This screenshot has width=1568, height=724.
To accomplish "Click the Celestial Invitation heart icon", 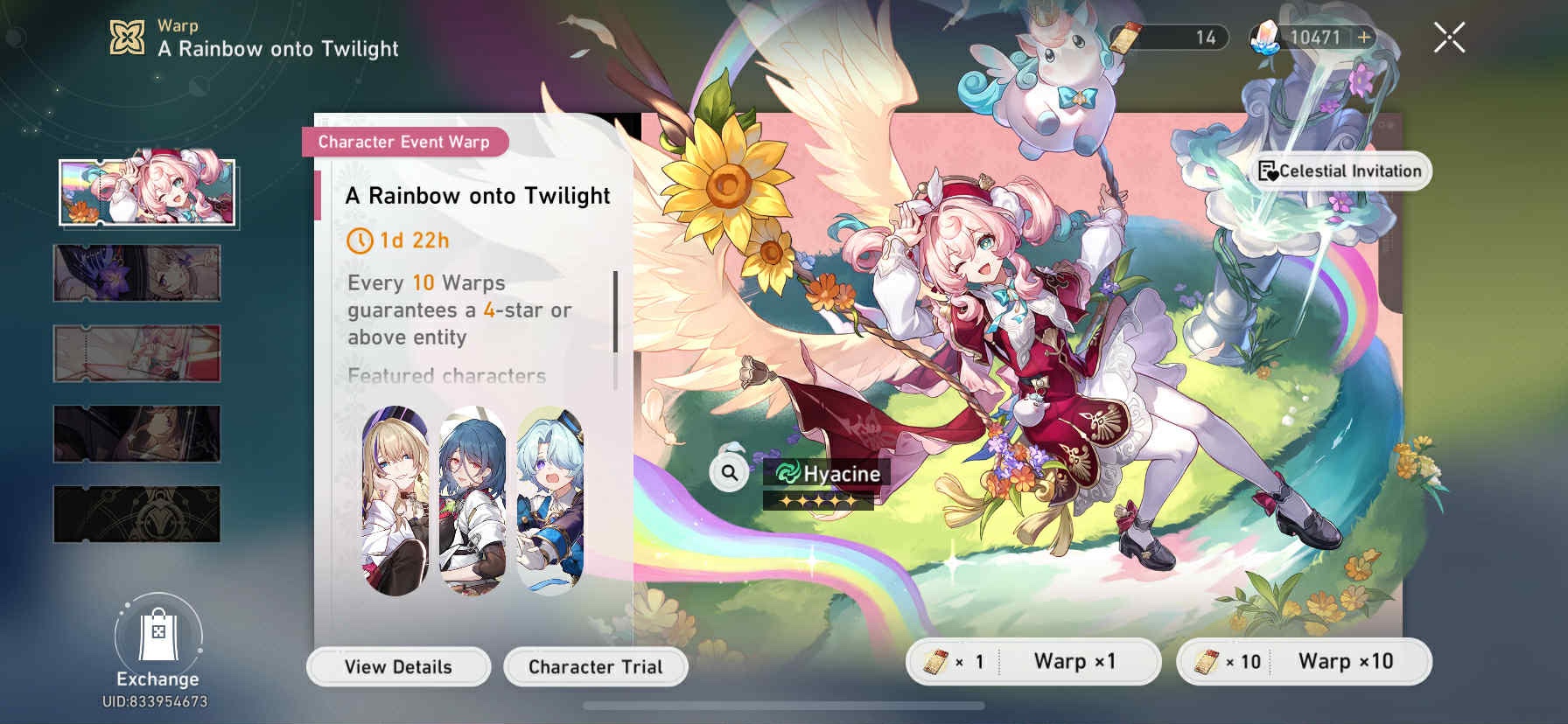I will (1268, 171).
